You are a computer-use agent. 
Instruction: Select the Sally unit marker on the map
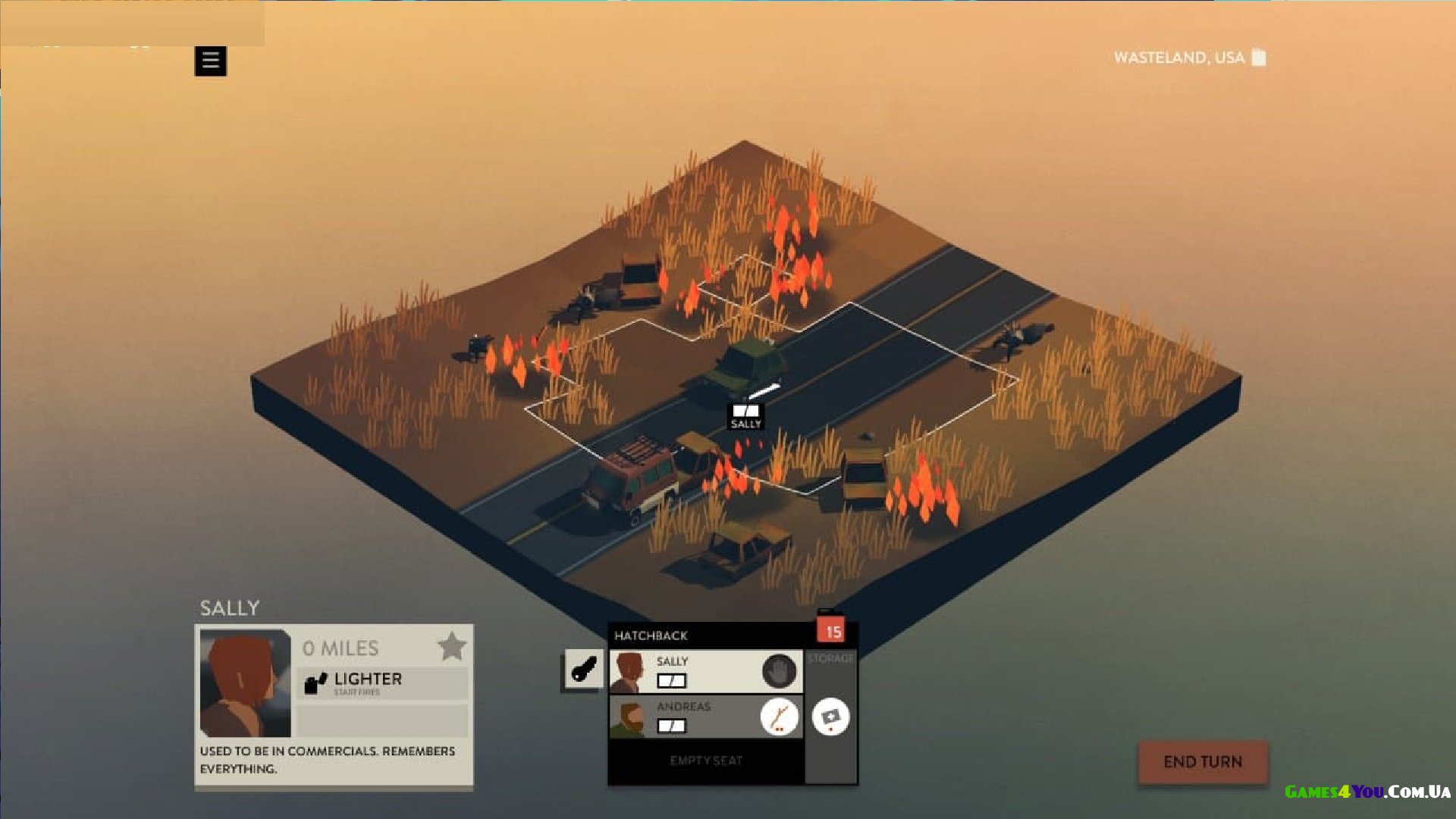coord(745,416)
